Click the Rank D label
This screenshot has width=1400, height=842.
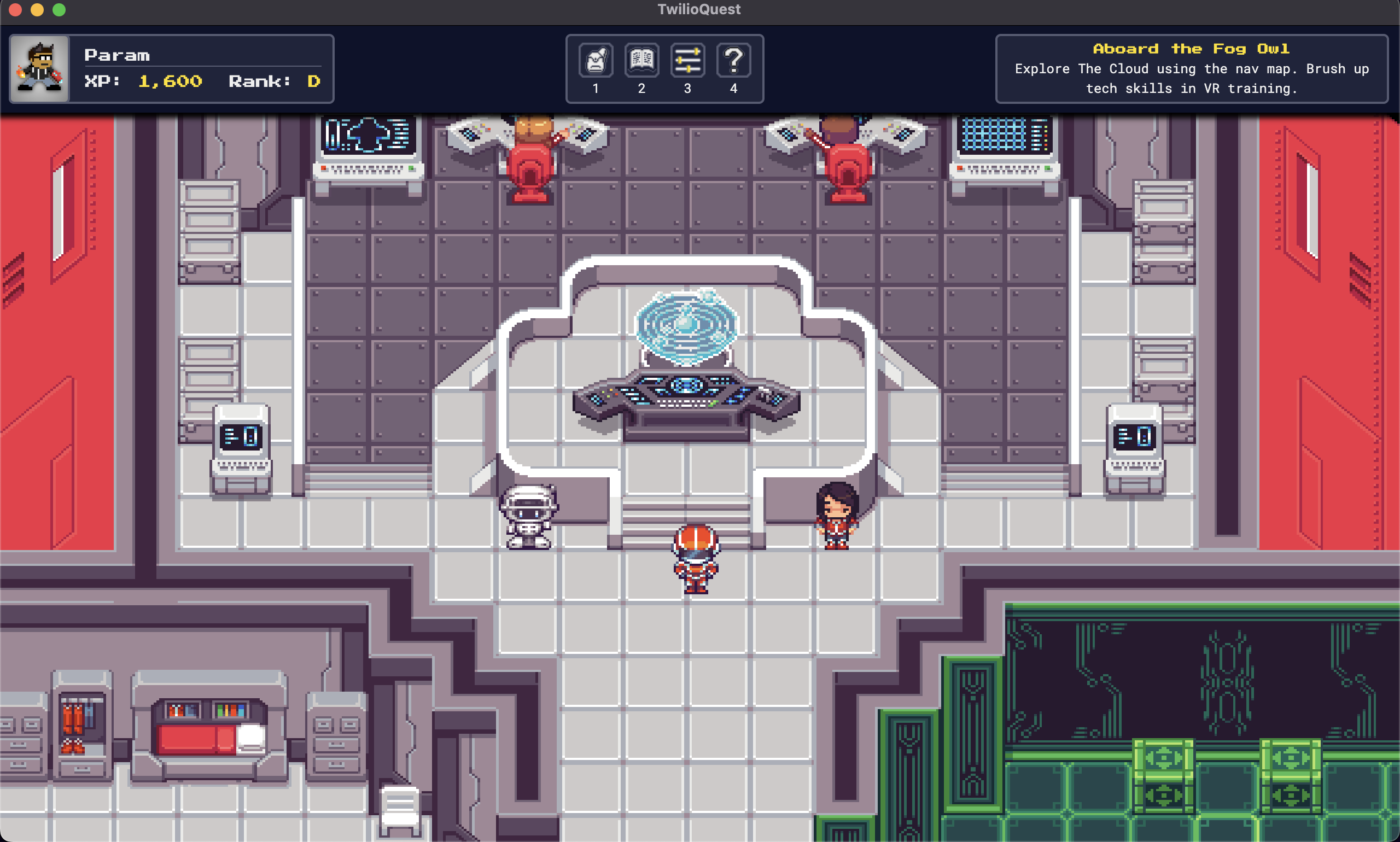pyautogui.click(x=274, y=81)
